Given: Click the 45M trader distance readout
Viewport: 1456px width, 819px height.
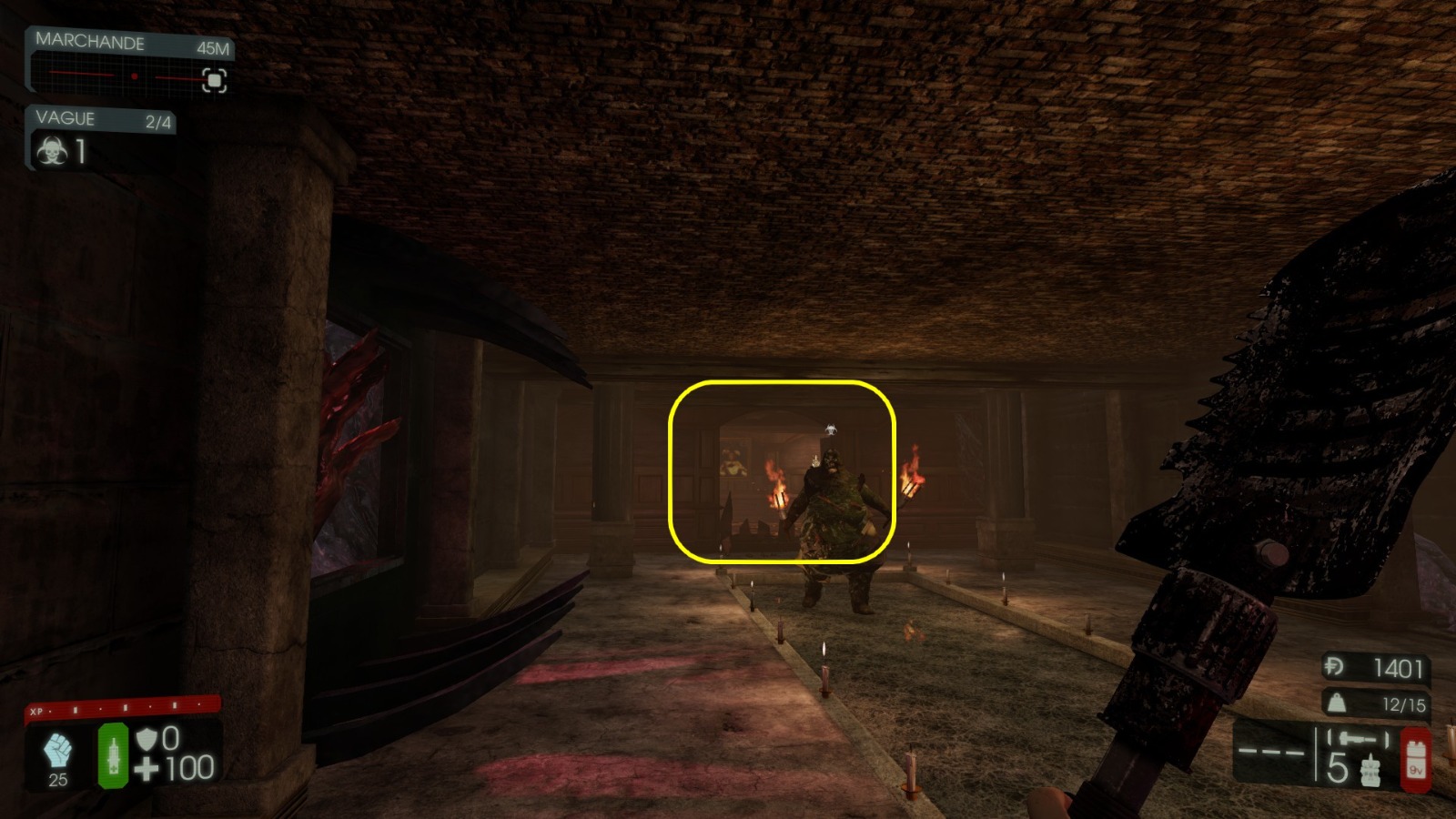Looking at the screenshot, I should pos(213,48).
